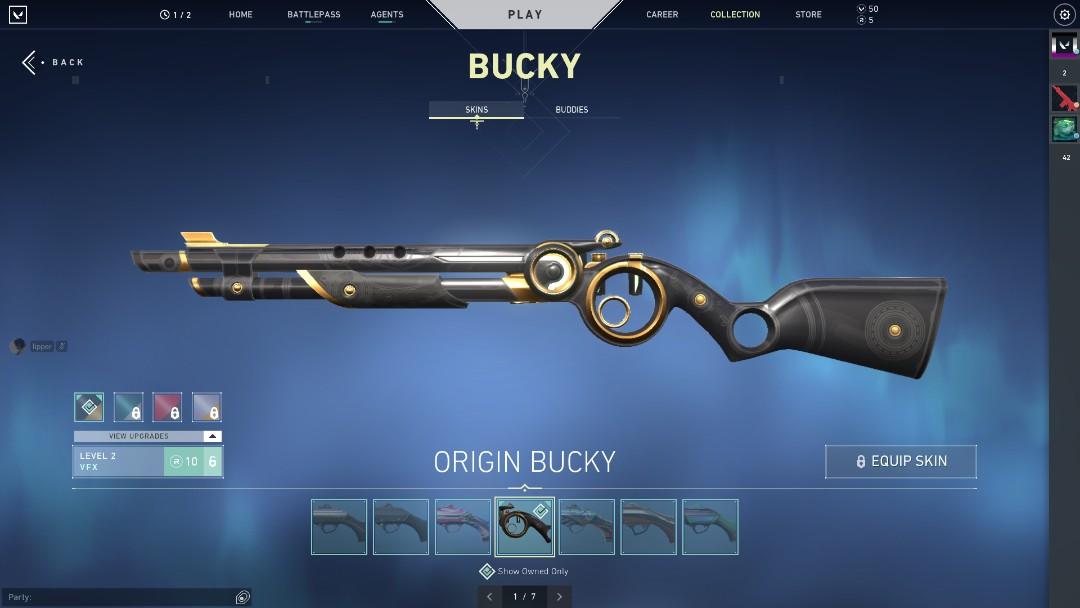Open the Battlepass page
The width and height of the screenshot is (1080, 608).
pos(313,15)
